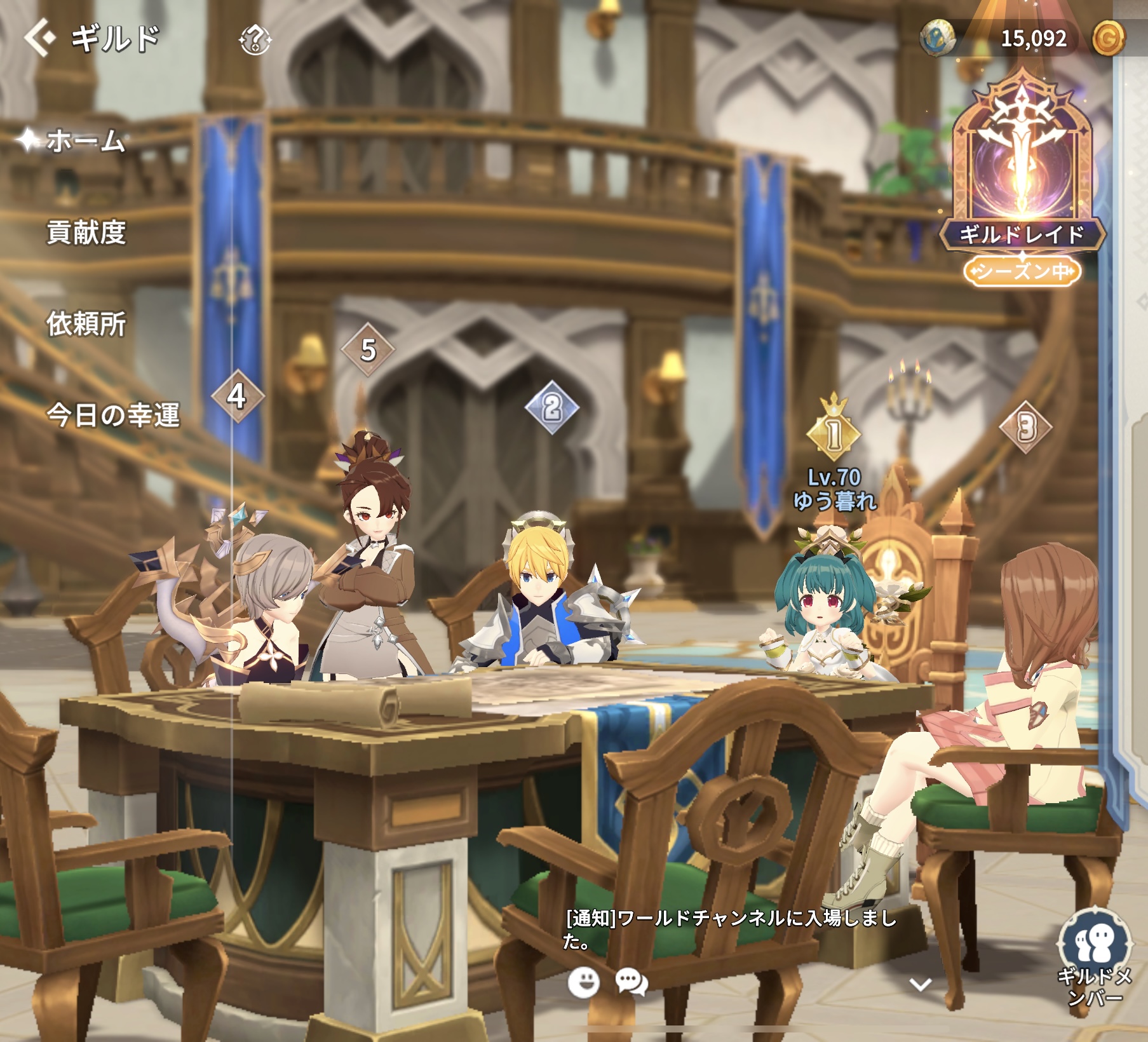Select the ホーム menu entry
Screen dimensions: 1148x1042
point(84,140)
